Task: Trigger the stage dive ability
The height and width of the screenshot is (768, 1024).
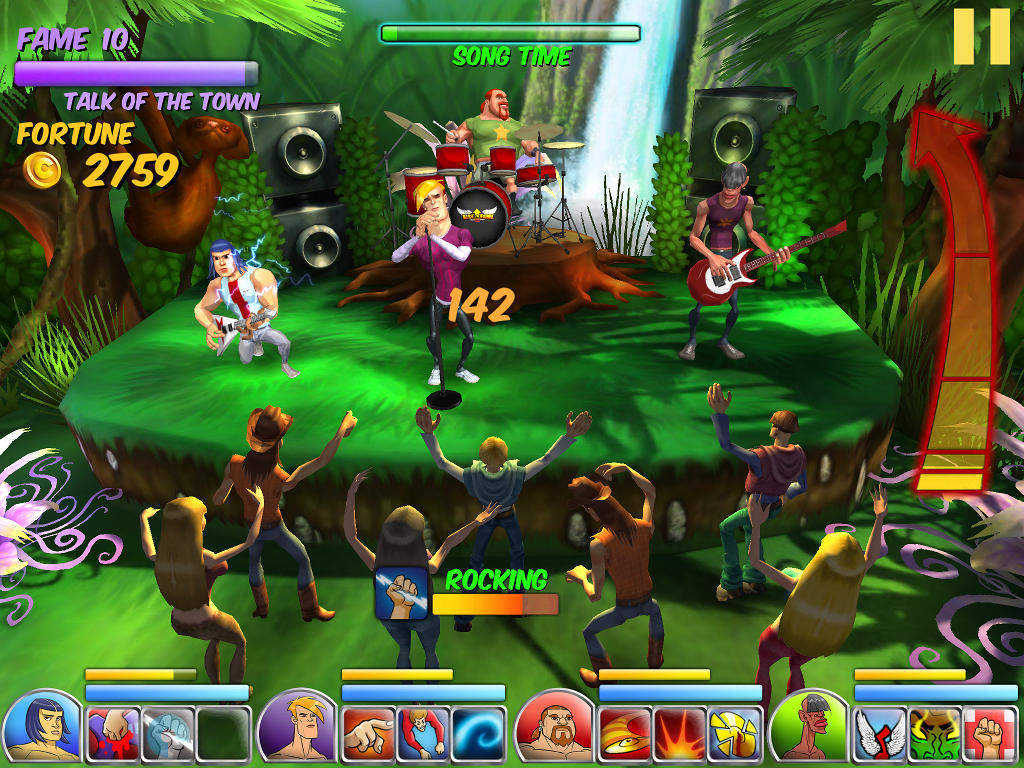Action: [423, 735]
